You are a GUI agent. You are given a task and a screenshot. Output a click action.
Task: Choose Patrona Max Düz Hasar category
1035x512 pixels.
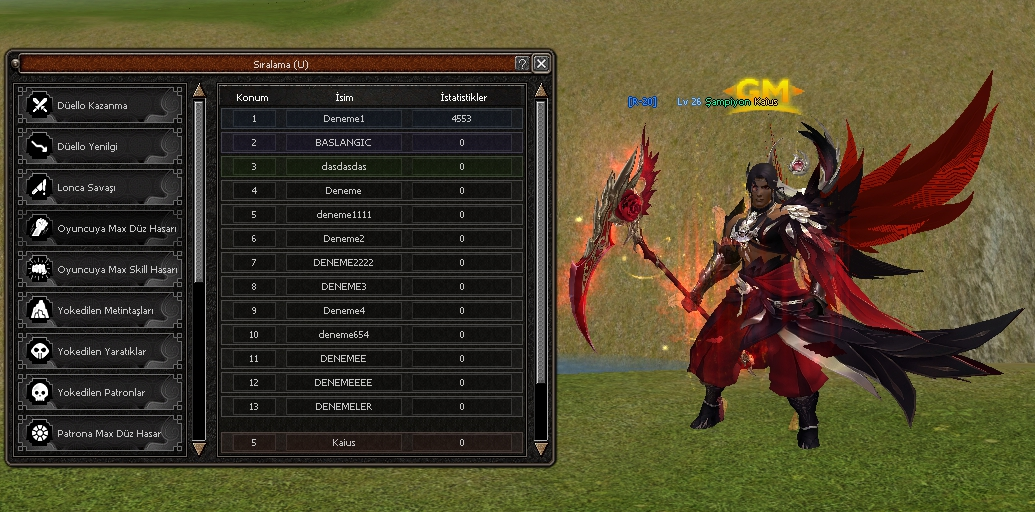pos(102,433)
